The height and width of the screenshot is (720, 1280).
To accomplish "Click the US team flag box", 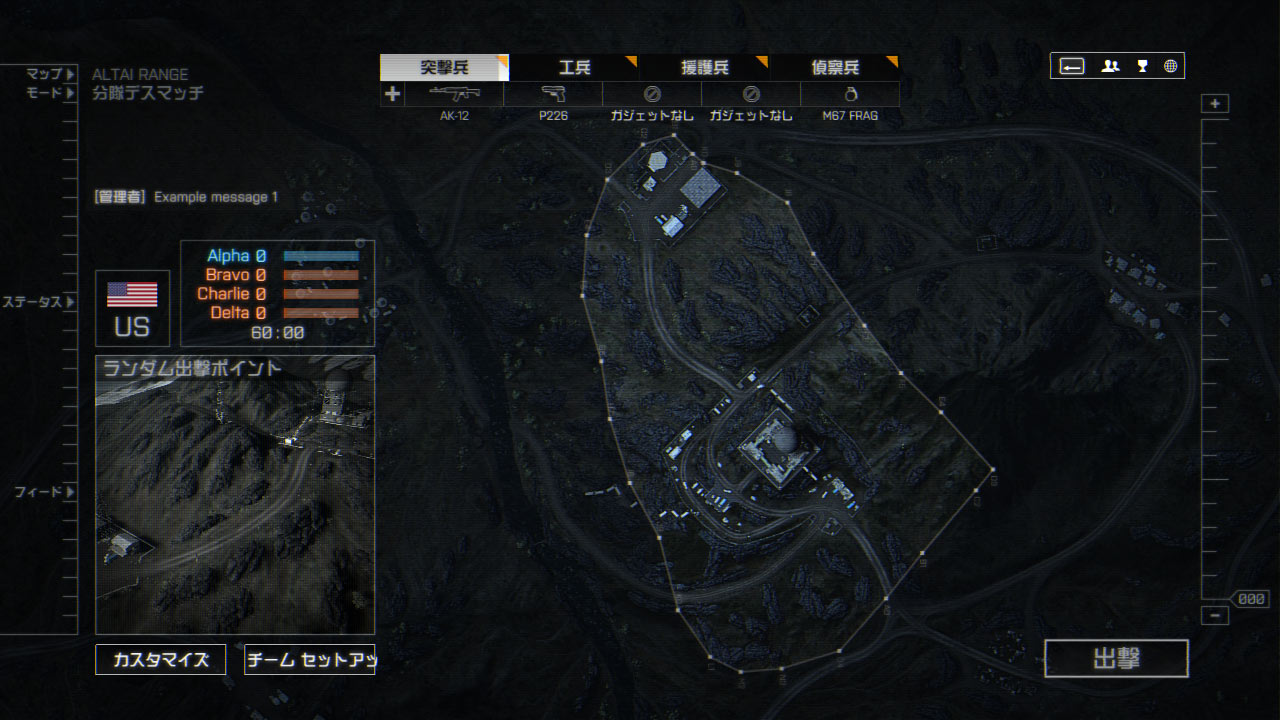I will point(132,308).
